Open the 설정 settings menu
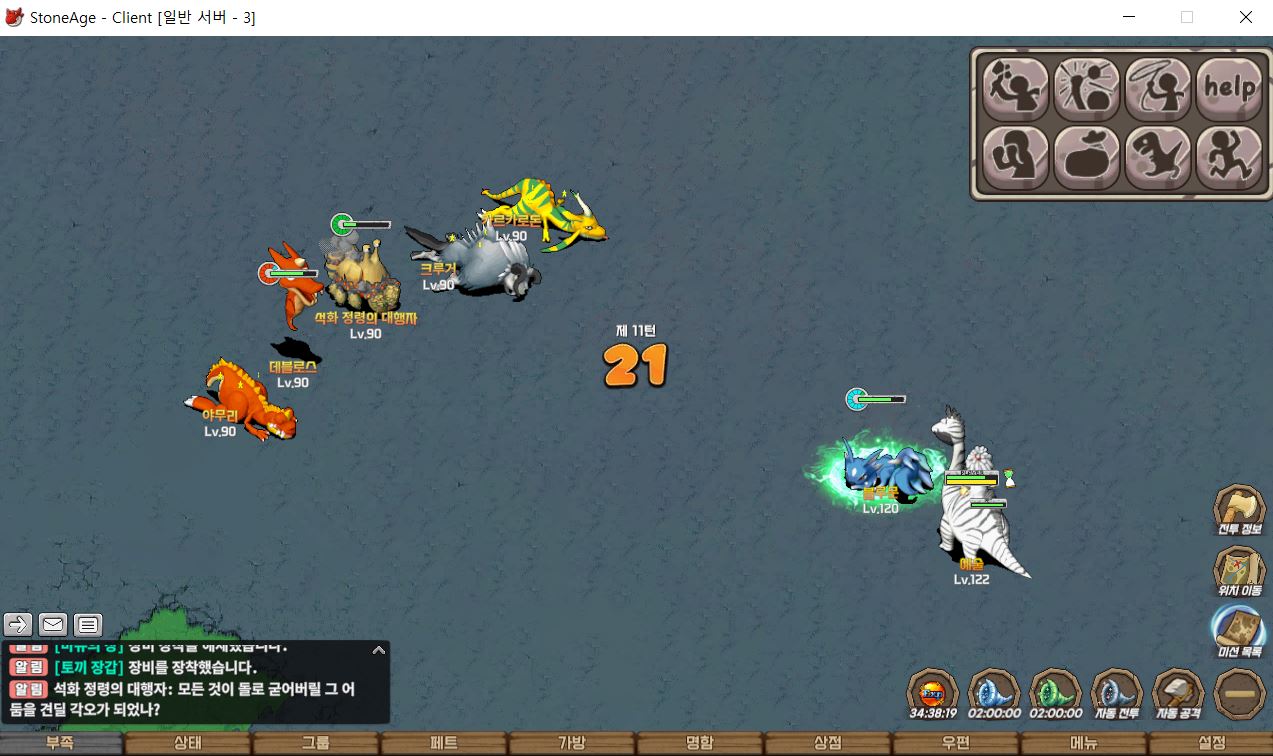Viewport: 1273px width, 756px height. click(1211, 743)
